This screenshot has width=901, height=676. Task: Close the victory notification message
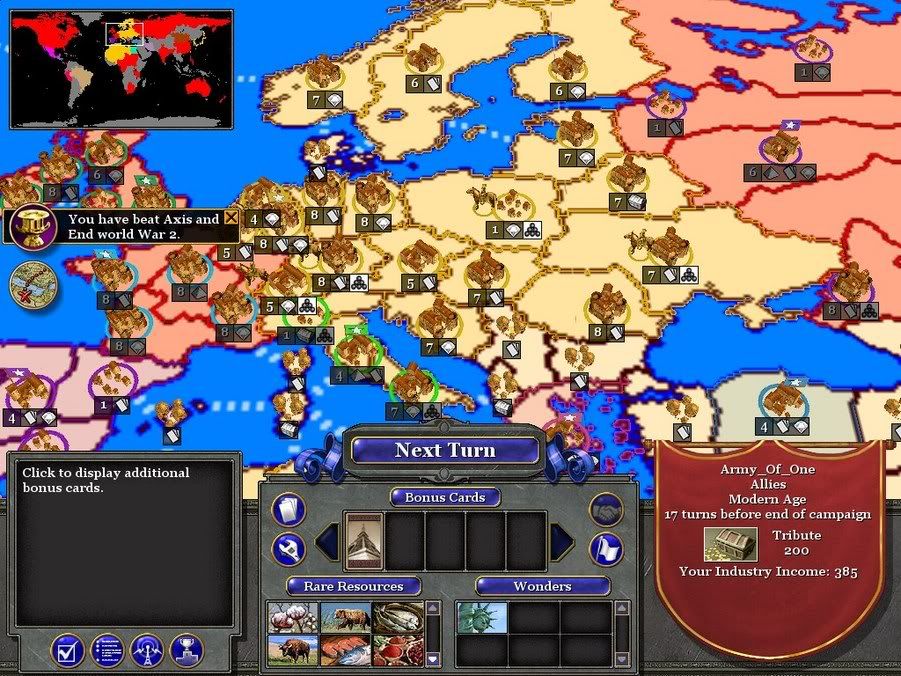pyautogui.click(x=232, y=218)
